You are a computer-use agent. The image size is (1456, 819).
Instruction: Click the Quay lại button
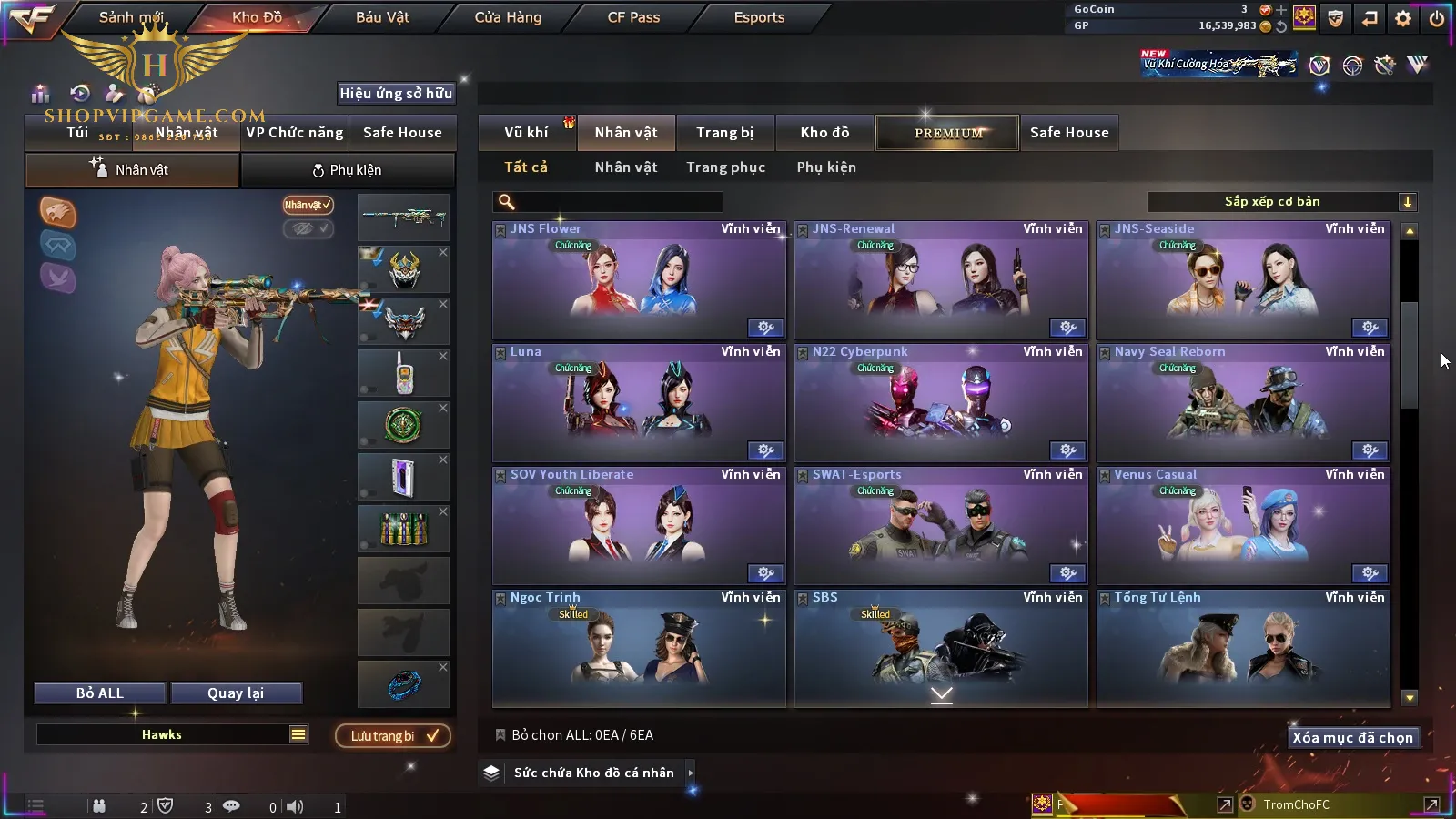[236, 693]
